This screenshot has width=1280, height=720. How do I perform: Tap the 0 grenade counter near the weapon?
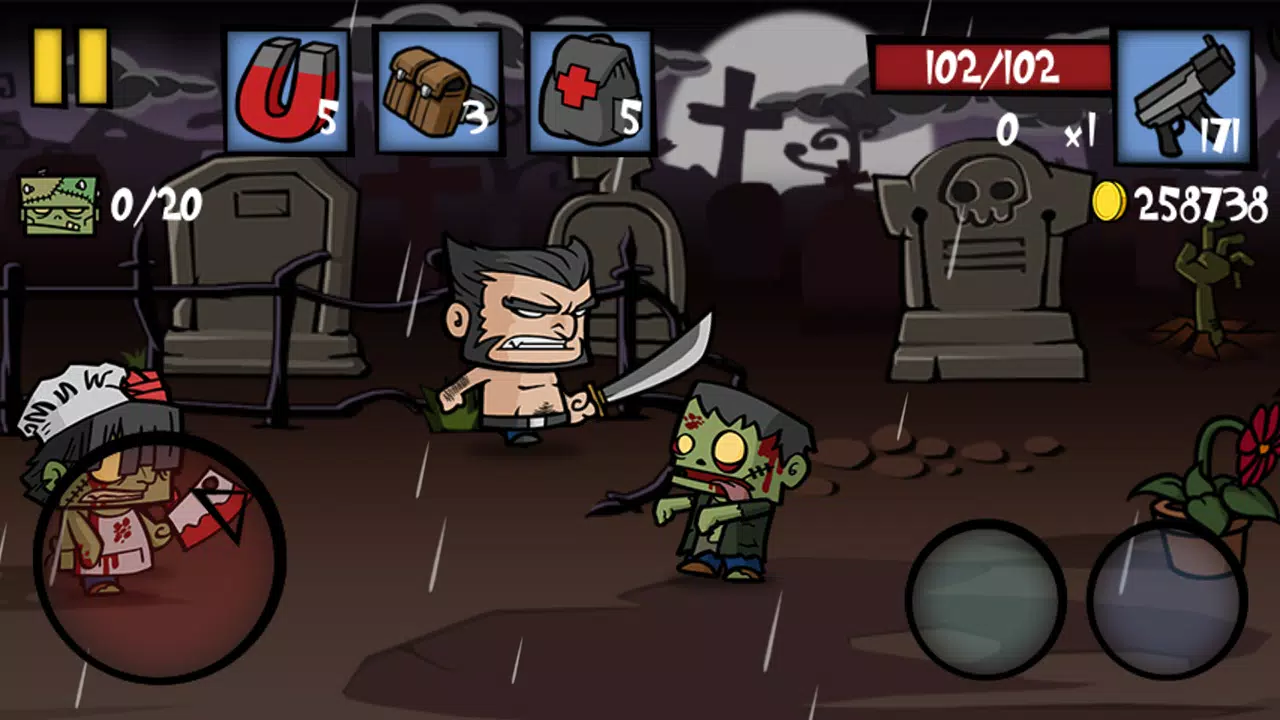coord(1008,130)
